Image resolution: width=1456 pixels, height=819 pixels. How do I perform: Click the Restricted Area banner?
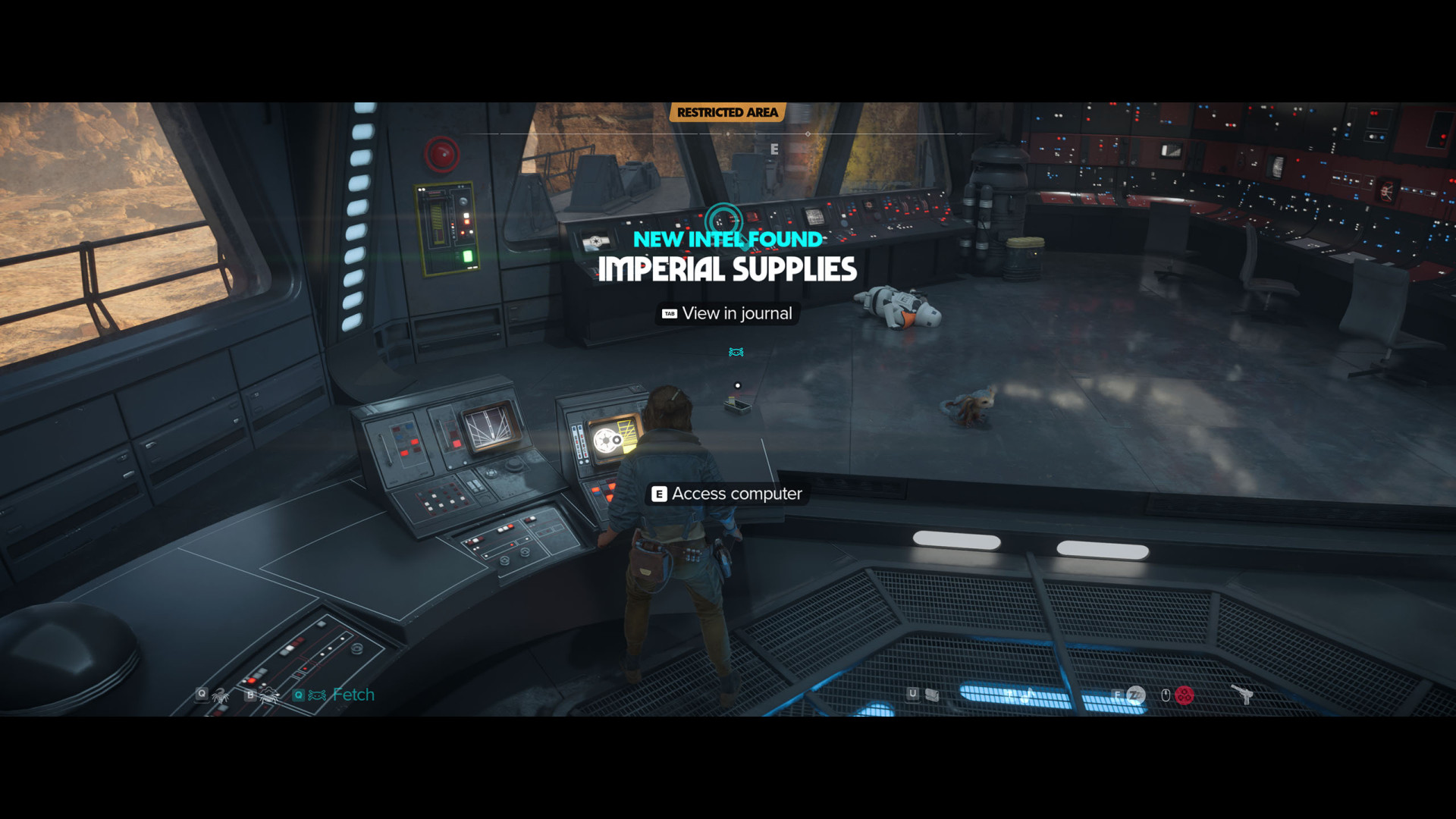click(x=727, y=112)
